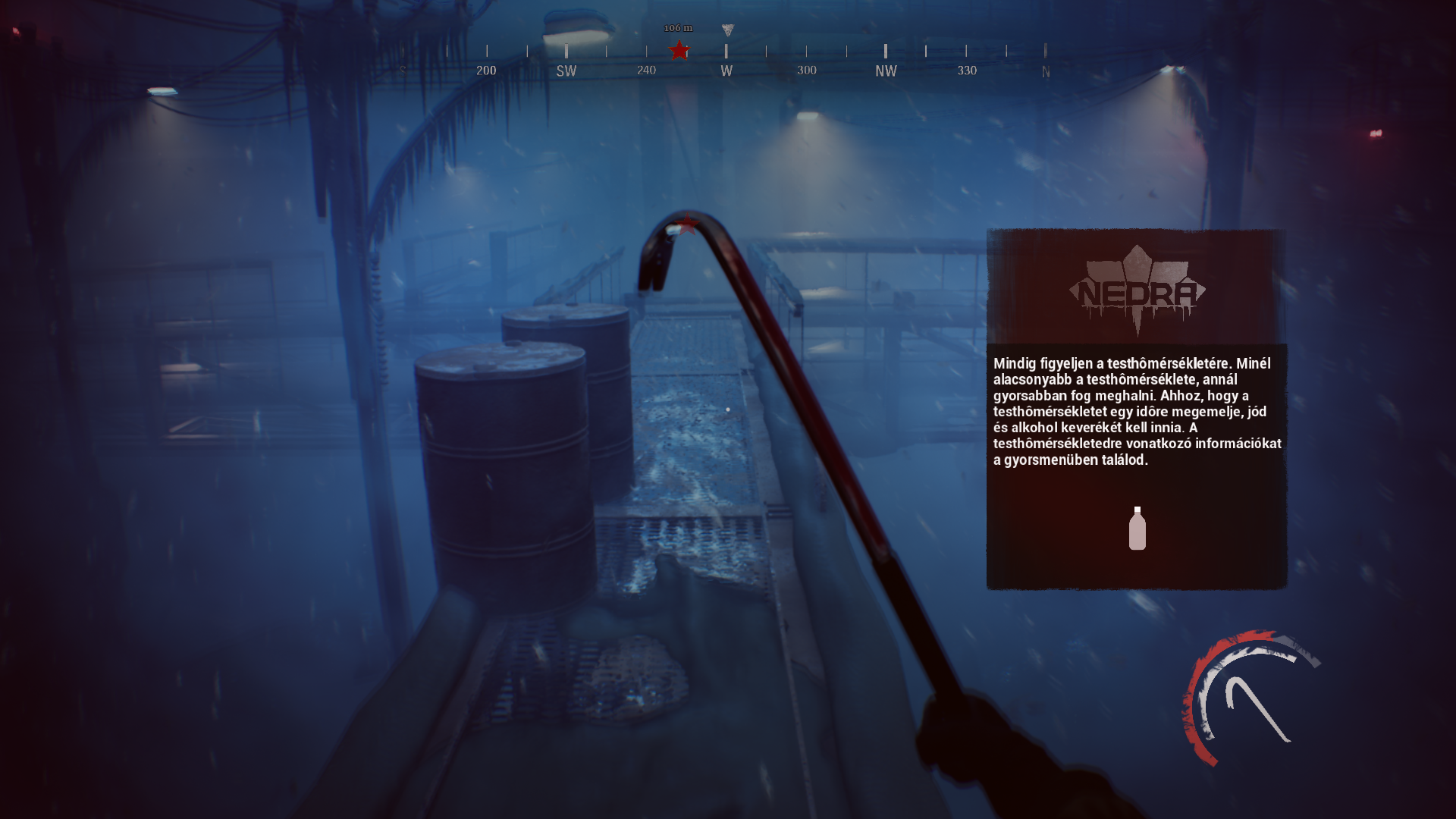
Task: Click the red star objective marker on compass
Action: 679,51
